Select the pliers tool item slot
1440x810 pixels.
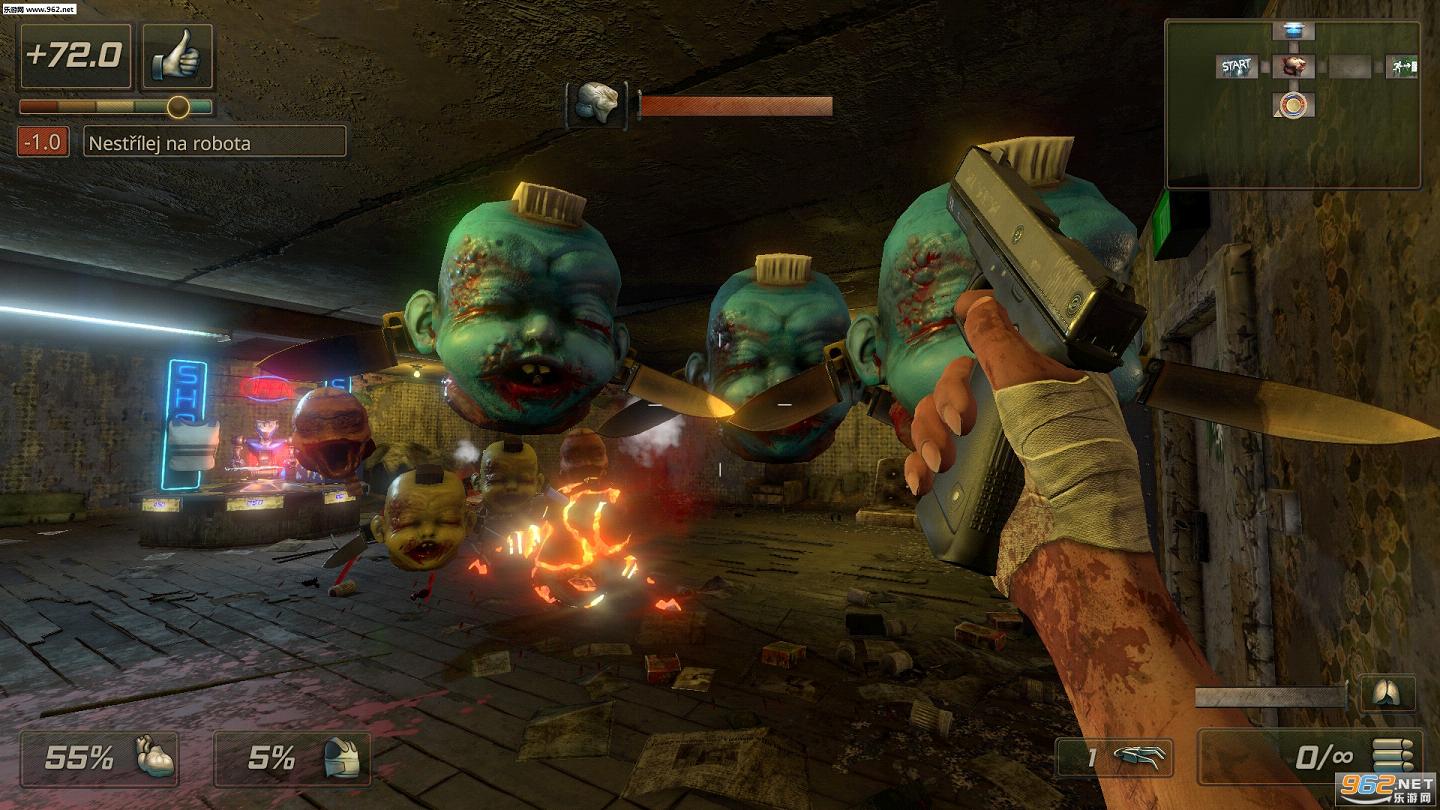point(1114,758)
